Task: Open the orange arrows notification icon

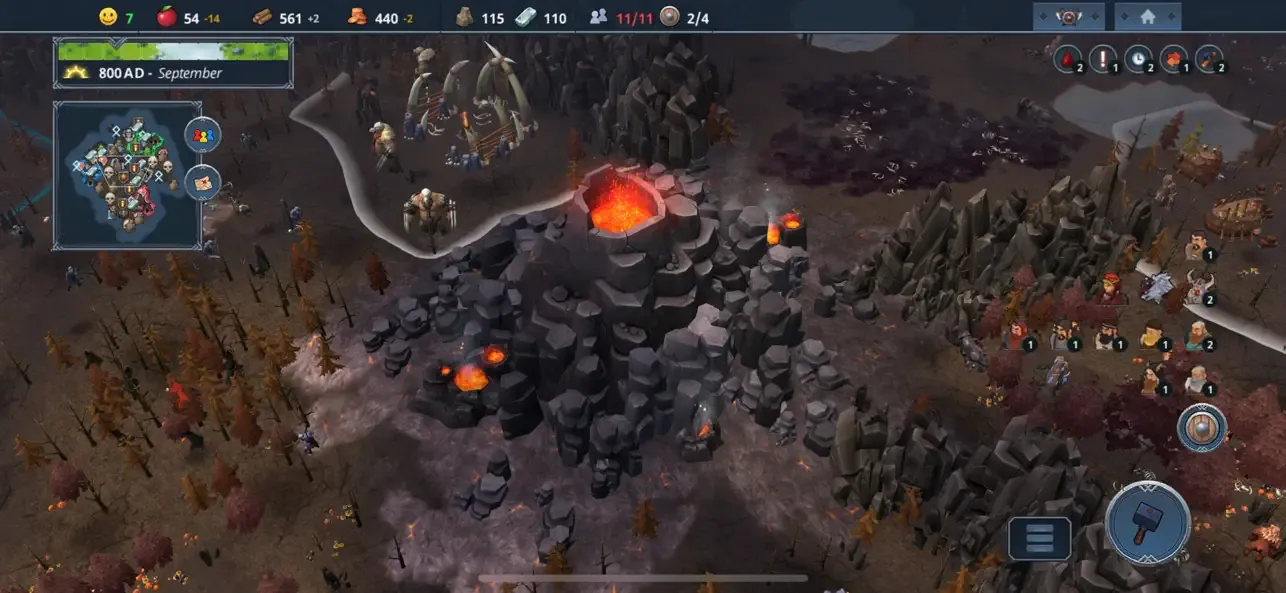Action: point(1173,59)
